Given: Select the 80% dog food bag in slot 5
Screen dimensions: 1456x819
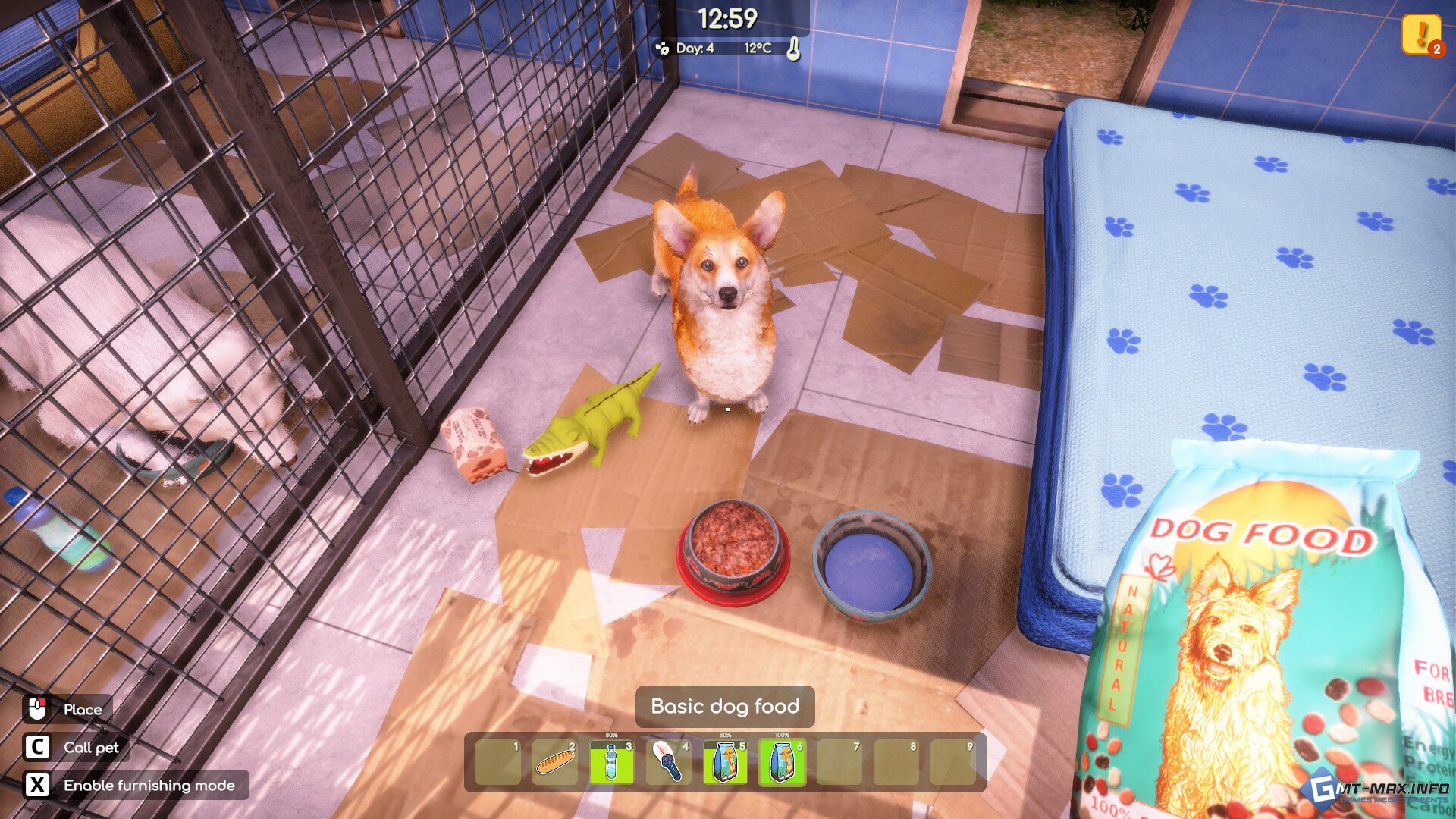Looking at the screenshot, I should [x=725, y=762].
